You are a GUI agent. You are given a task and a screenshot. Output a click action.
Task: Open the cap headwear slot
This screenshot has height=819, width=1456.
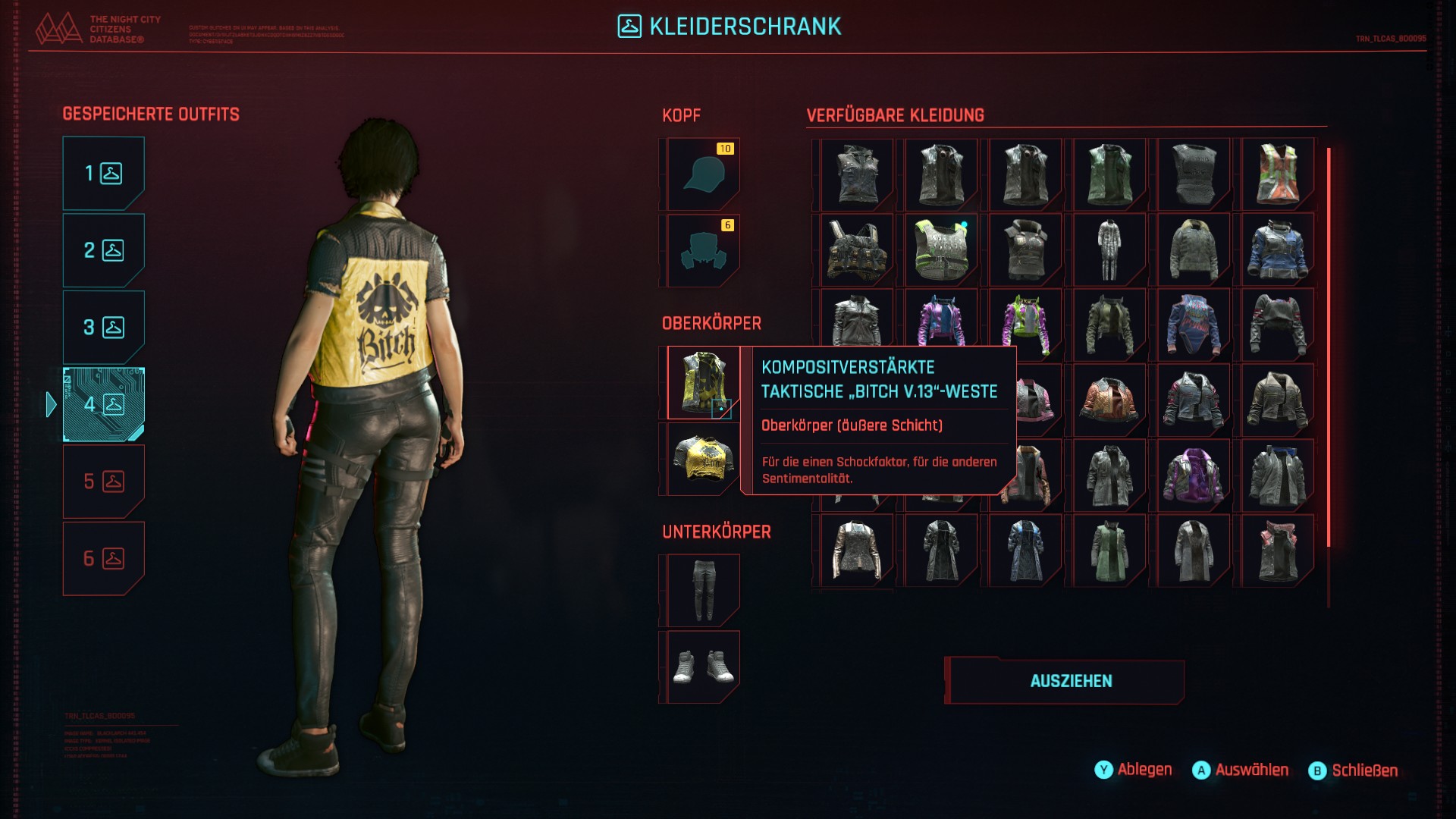click(x=703, y=174)
